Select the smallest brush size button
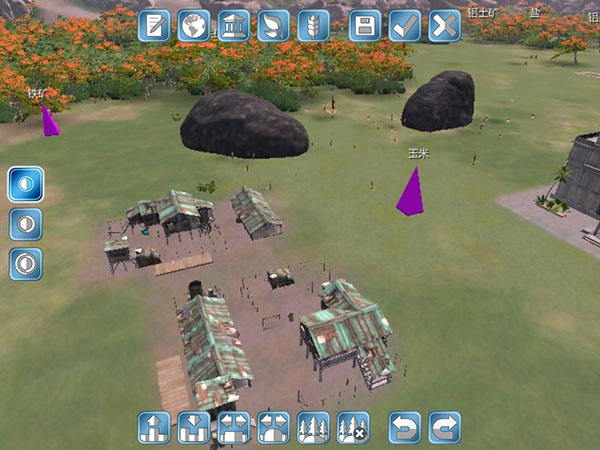The image size is (600, 450). point(25,184)
